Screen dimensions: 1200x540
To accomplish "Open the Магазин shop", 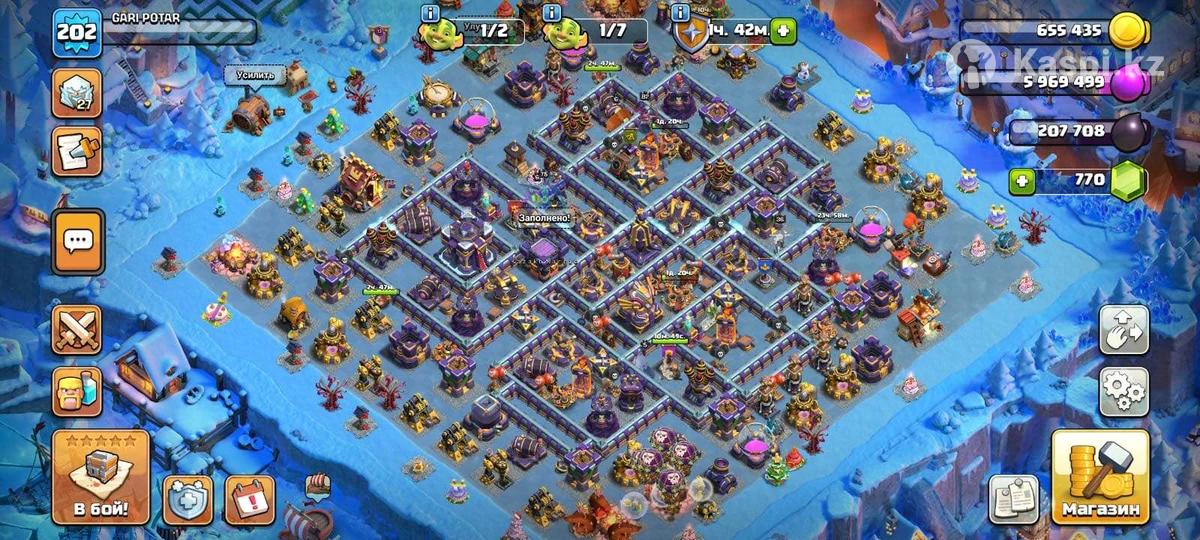I will coord(1099,478).
